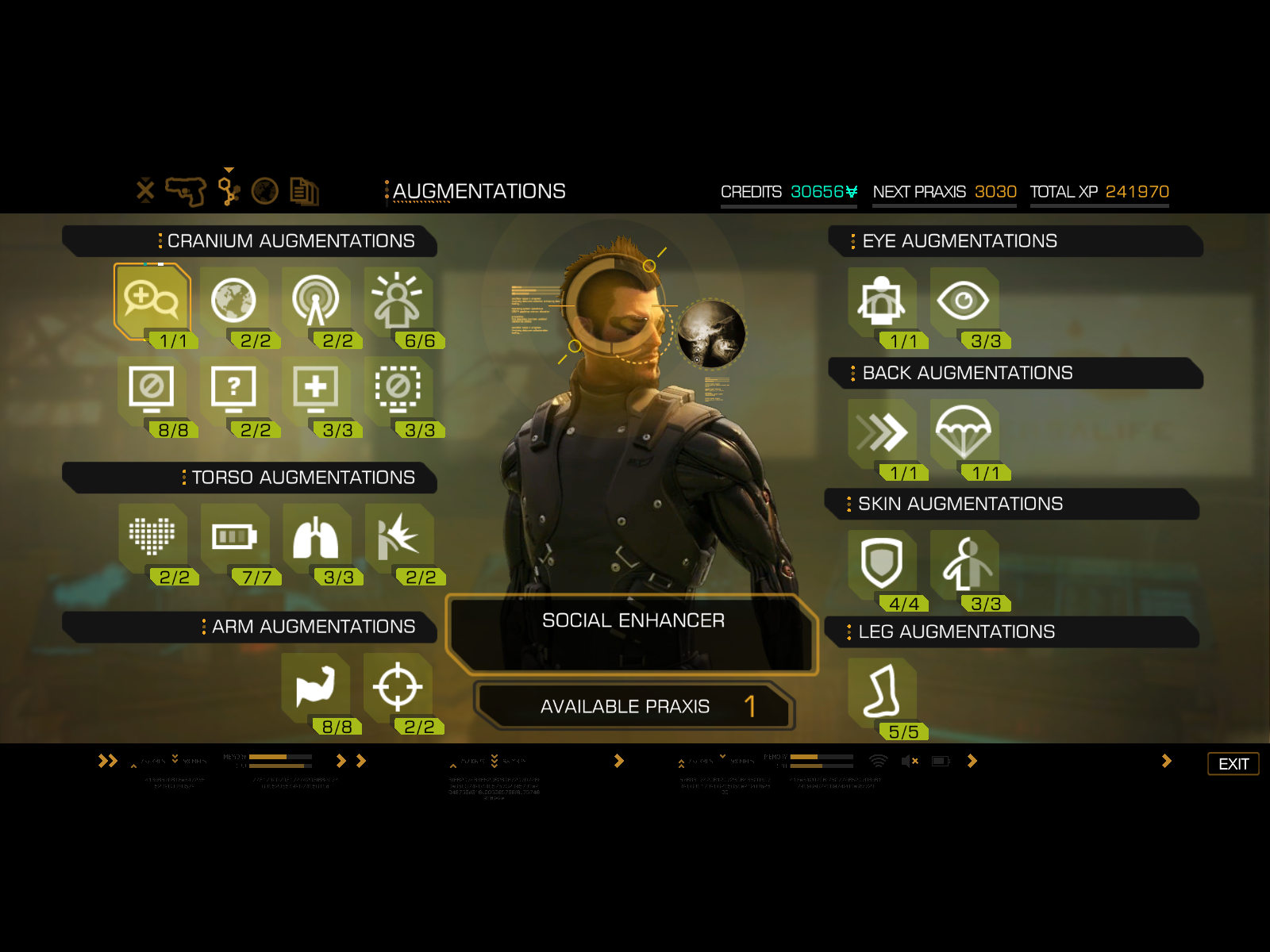This screenshot has height=952, width=1270.
Task: Switch to the pistol inventory tab
Action: click(186, 191)
